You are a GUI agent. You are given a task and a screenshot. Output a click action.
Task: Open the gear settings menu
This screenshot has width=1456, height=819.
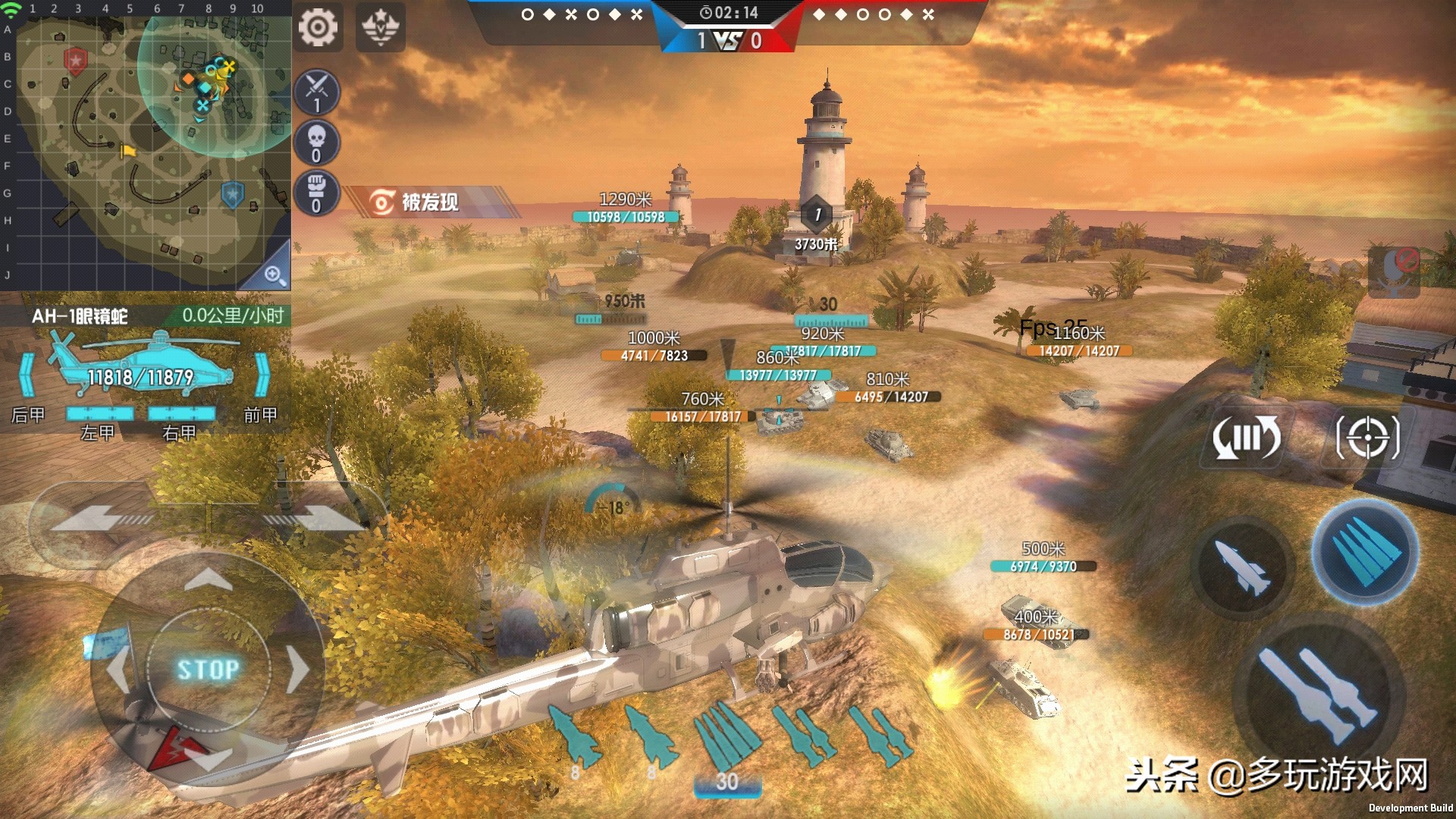click(x=318, y=28)
